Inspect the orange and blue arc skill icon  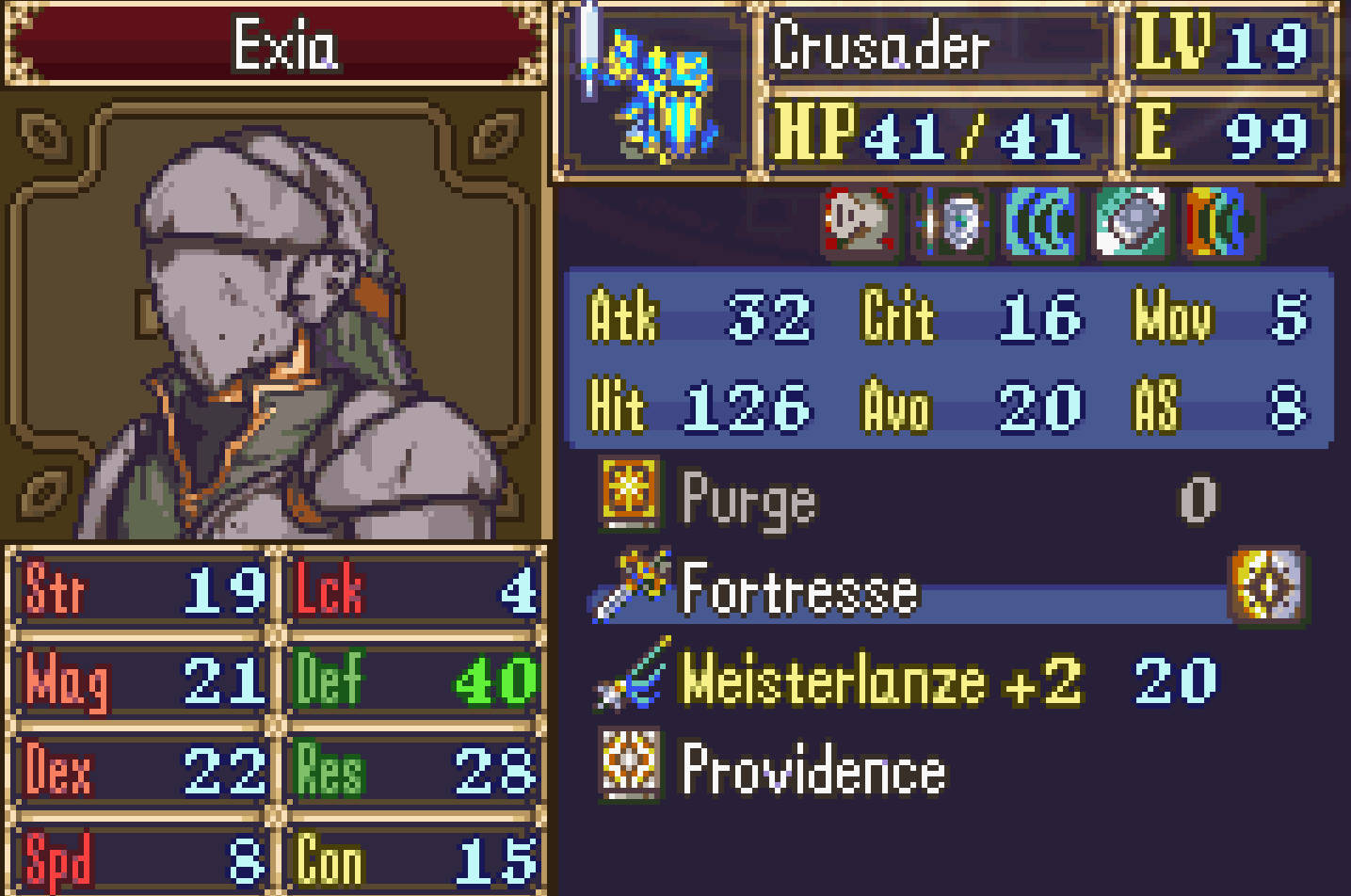pyautogui.click(x=1219, y=223)
